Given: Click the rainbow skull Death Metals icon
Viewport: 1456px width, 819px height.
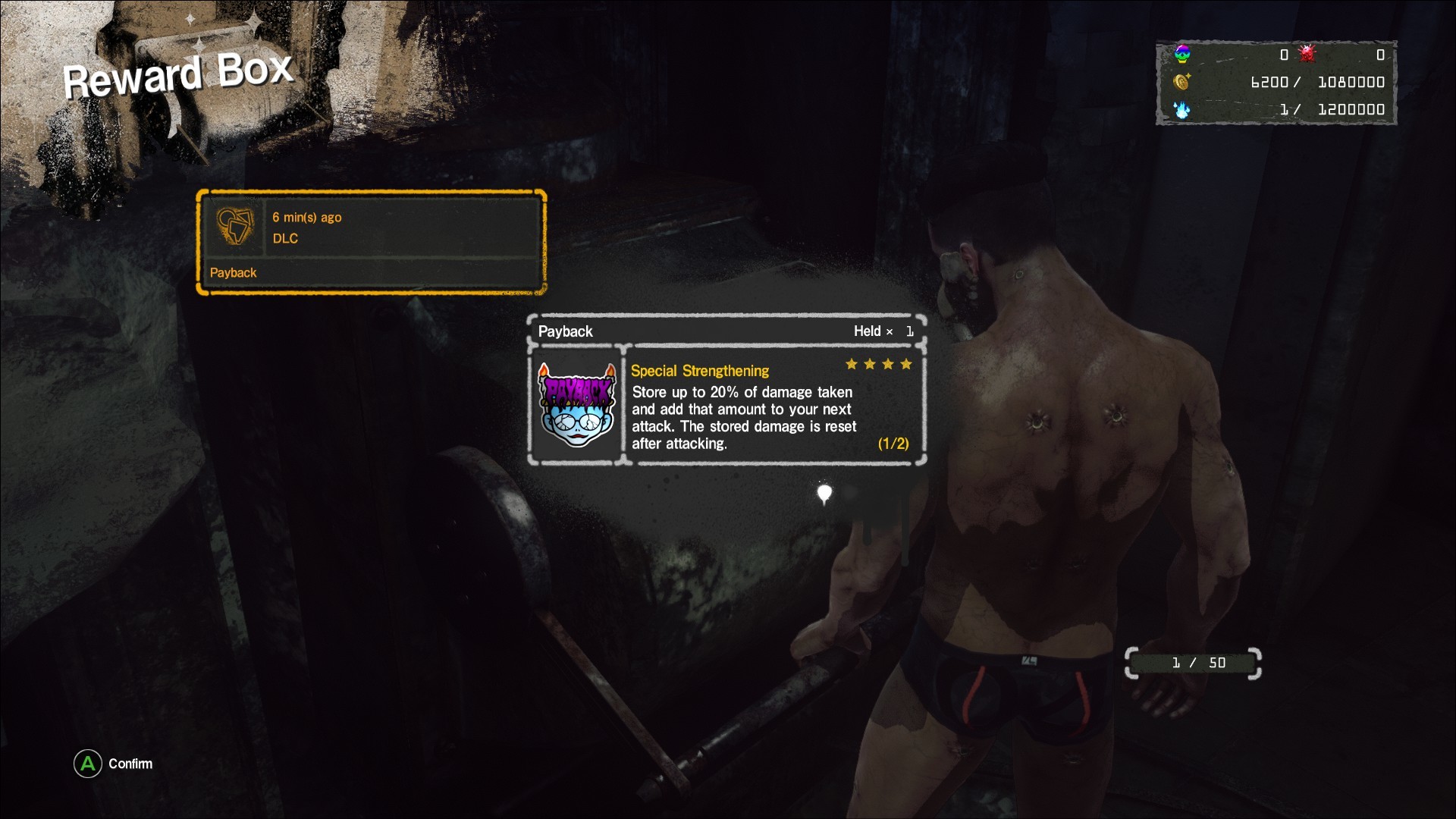Looking at the screenshot, I should point(1181,54).
